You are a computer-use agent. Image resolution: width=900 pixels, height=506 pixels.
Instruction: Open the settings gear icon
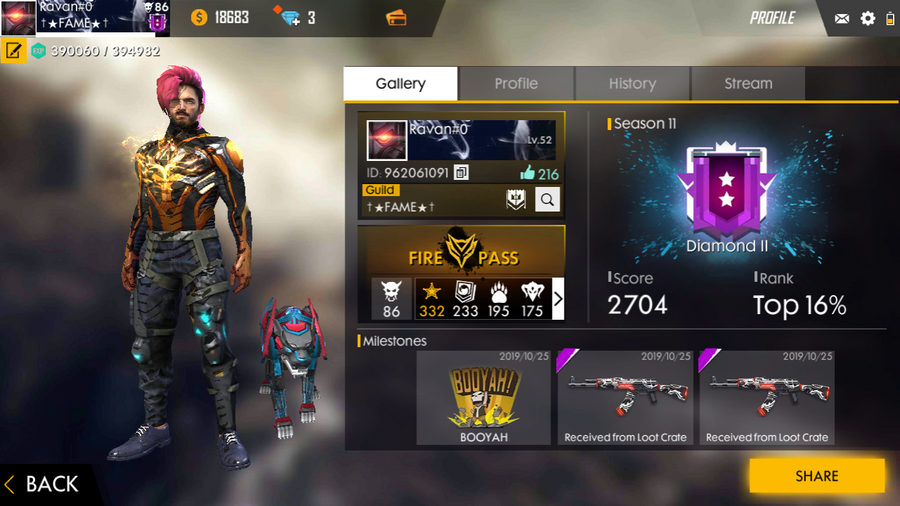pos(867,18)
